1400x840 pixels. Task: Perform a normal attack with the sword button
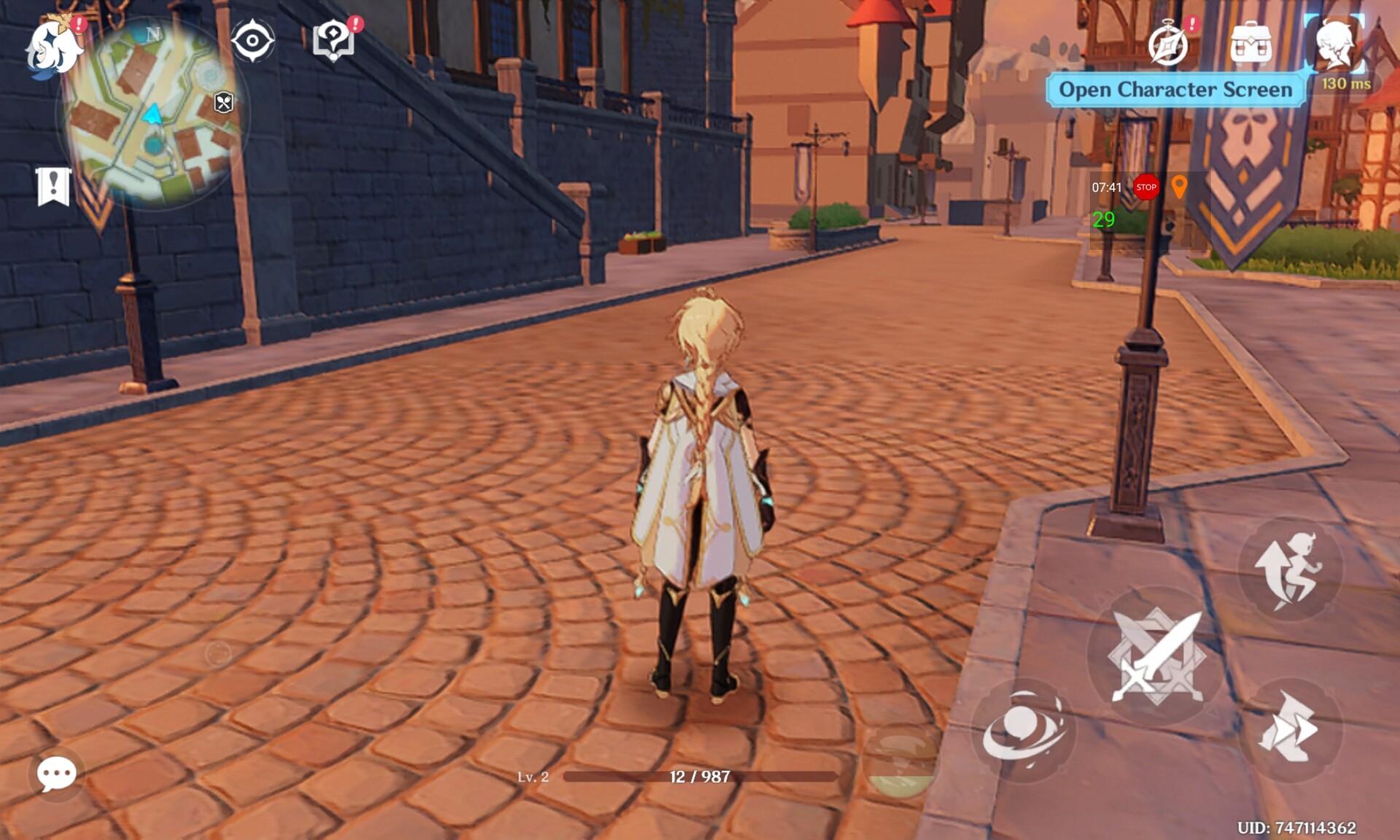pos(1156,656)
